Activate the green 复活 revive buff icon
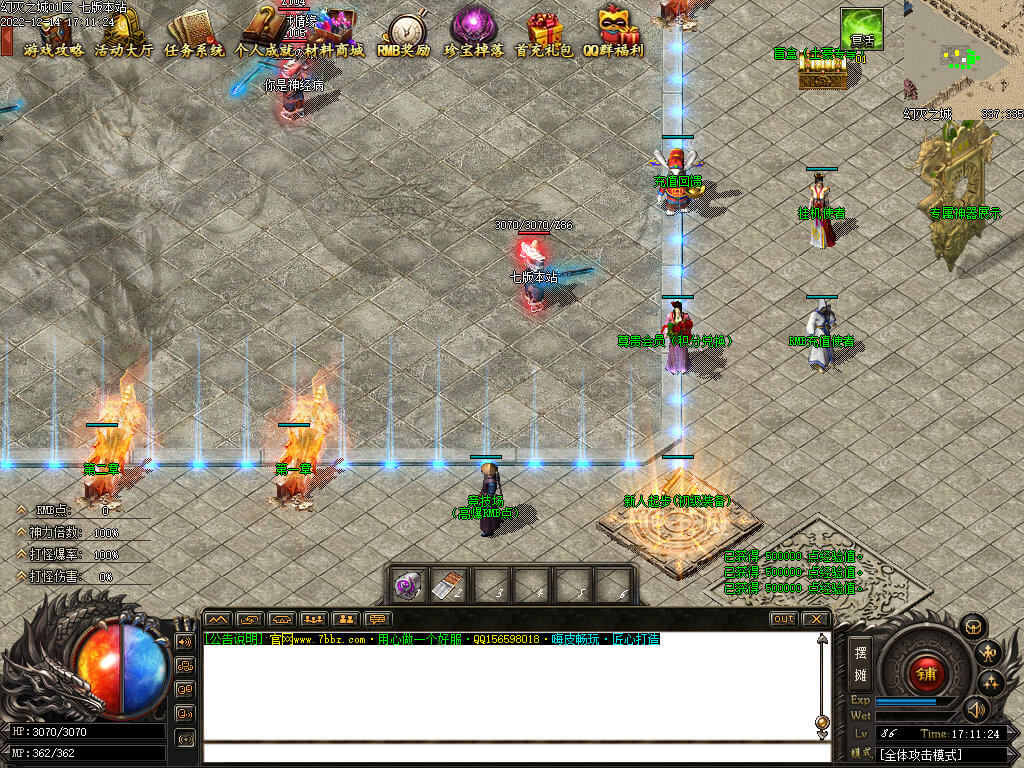 pos(861,29)
